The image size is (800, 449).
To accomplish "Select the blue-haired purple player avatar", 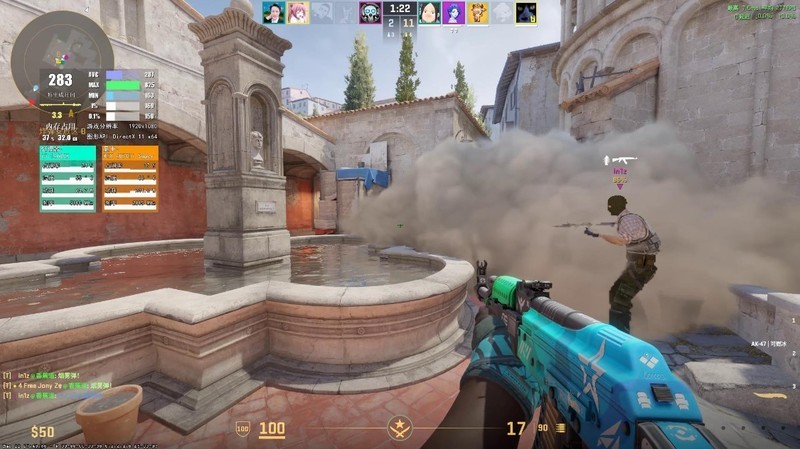I will 453,13.
